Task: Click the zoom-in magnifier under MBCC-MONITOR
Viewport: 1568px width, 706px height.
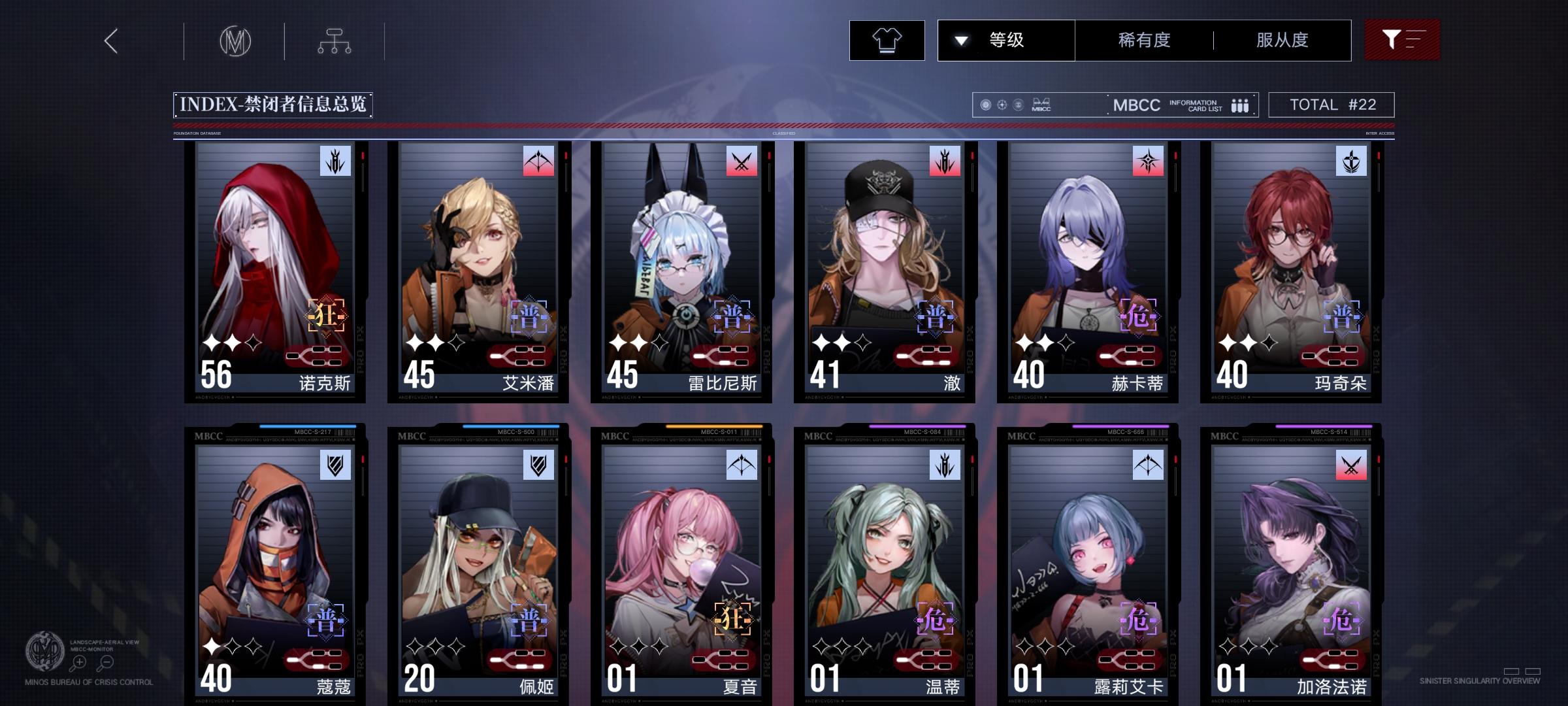Action: coord(78,661)
